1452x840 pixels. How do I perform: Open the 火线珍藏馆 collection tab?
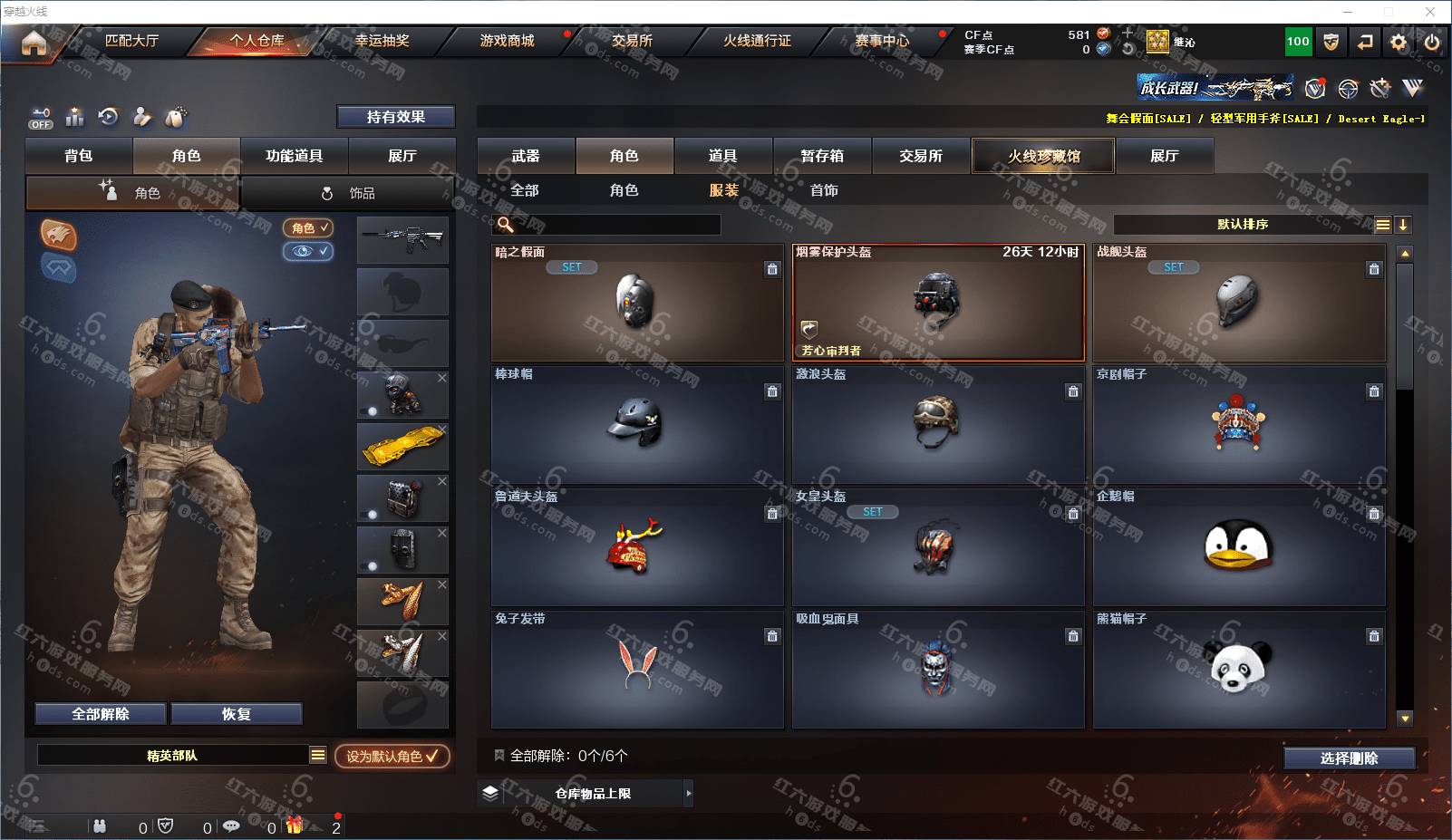click(1043, 156)
